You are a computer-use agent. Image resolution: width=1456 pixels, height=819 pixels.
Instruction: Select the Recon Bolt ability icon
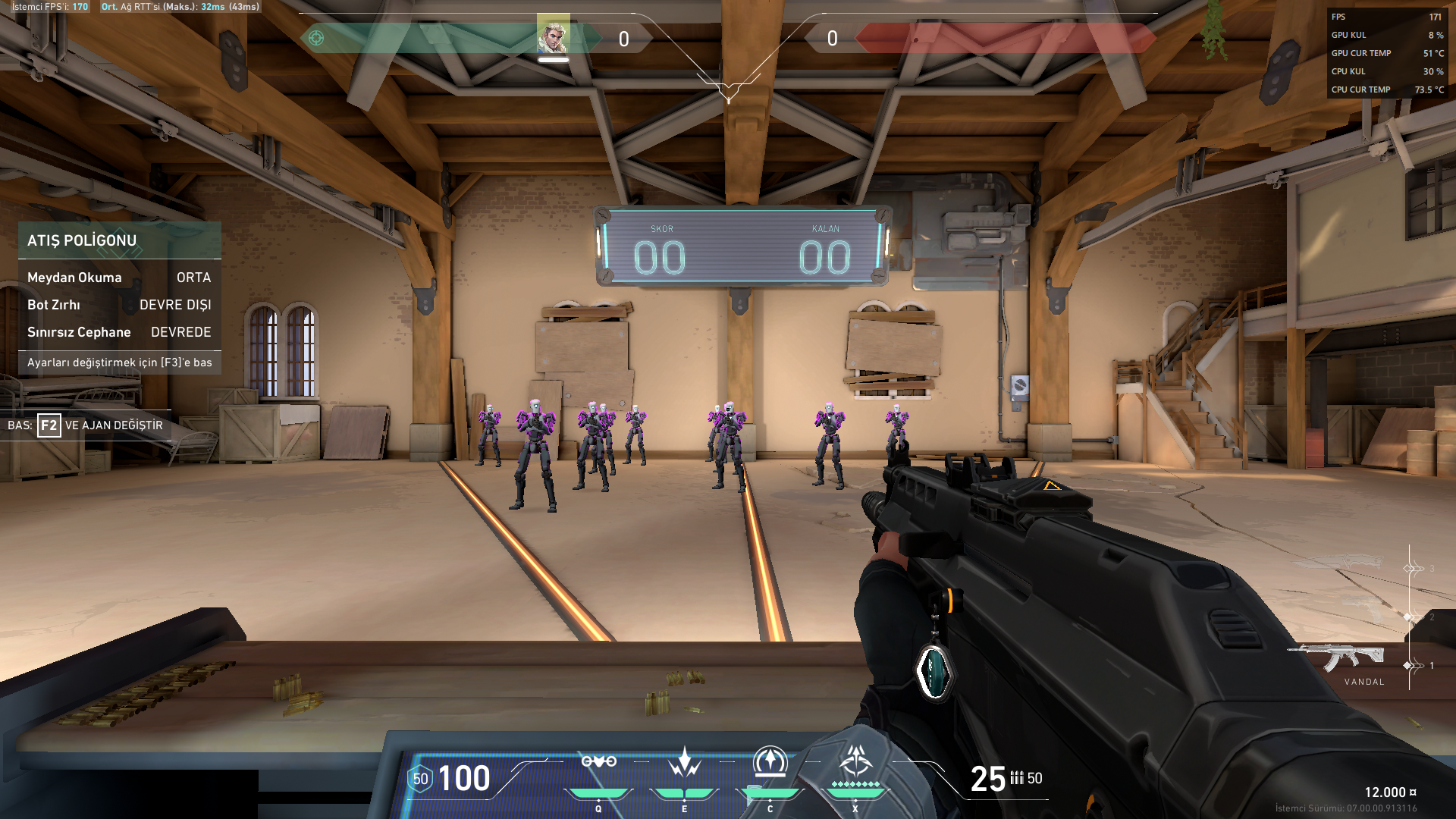[x=684, y=763]
